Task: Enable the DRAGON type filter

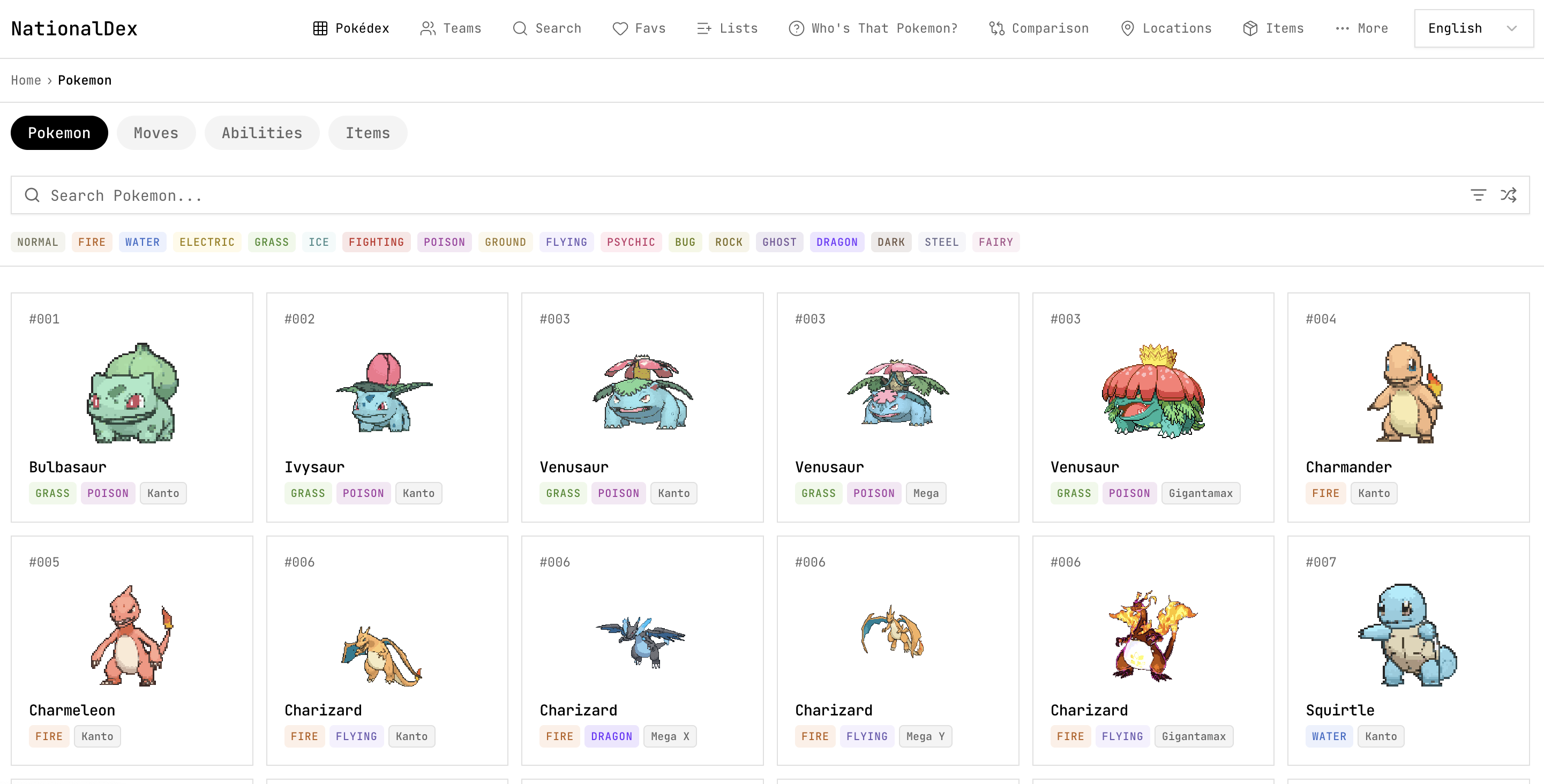Action: [x=837, y=242]
